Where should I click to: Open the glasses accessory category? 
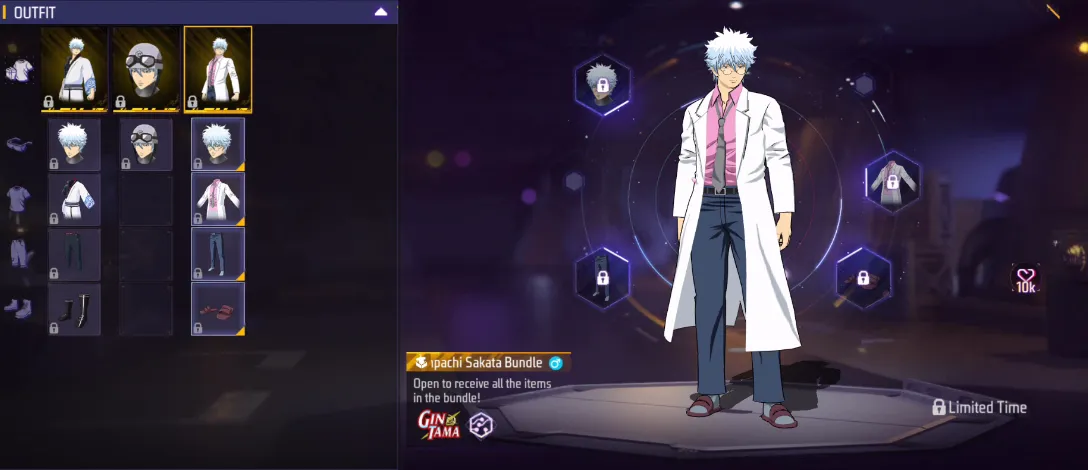pyautogui.click(x=18, y=144)
